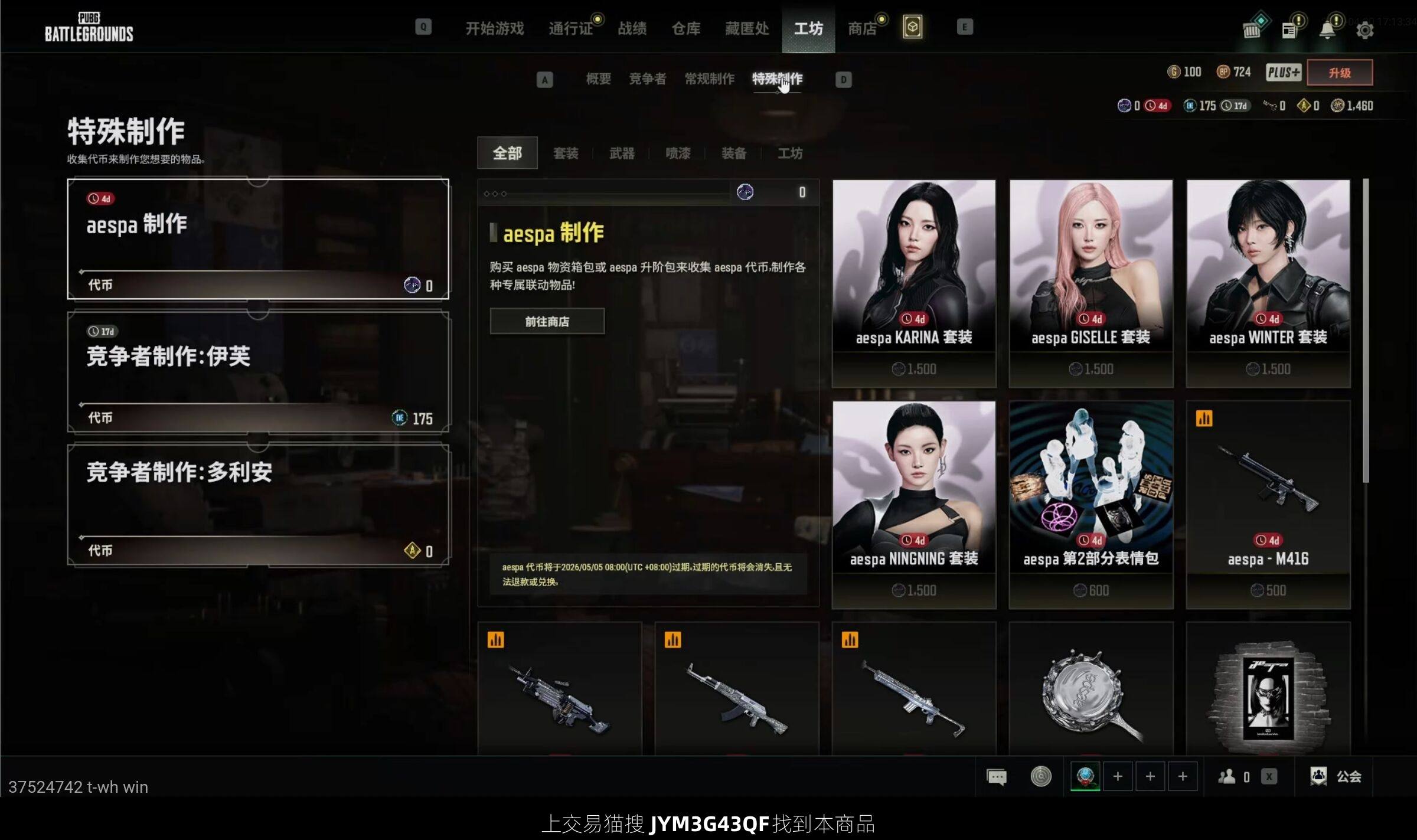Open the 商店 store menu
The height and width of the screenshot is (840, 1417).
pyautogui.click(x=862, y=28)
